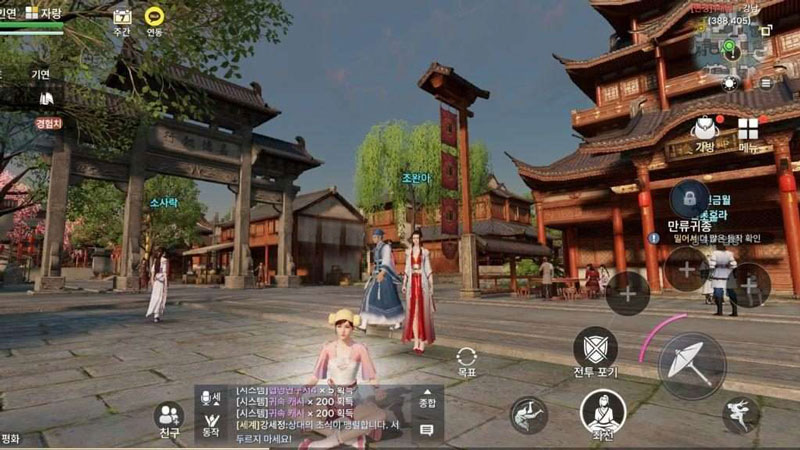Select the 목표 target switch button

(466, 359)
